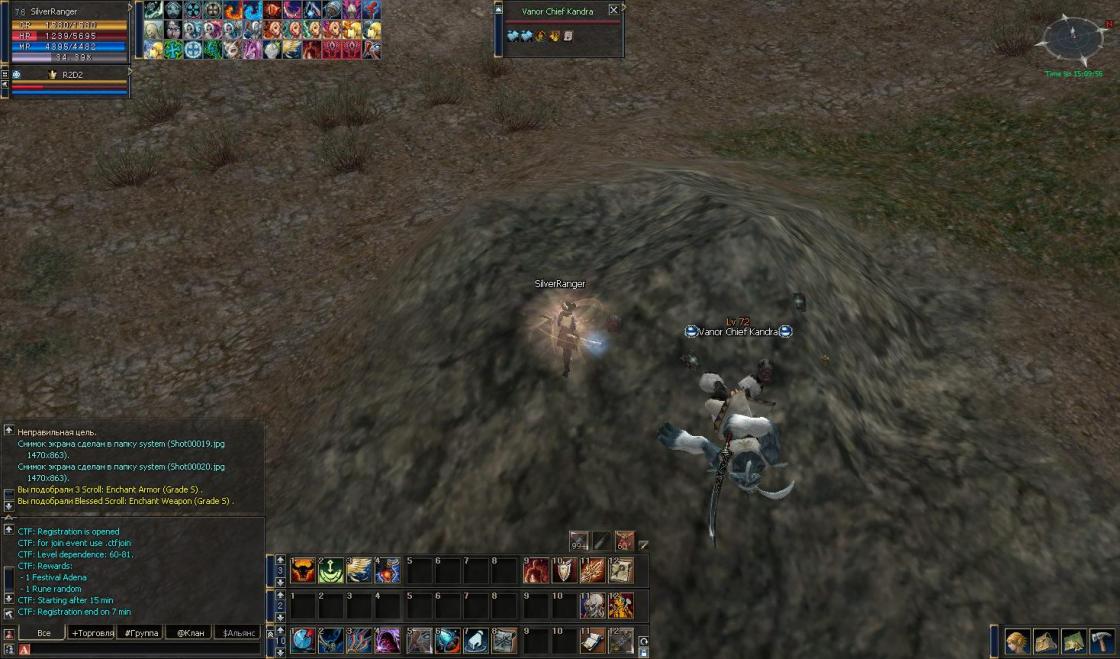
Task: Use the white boot skill in slot 7
Action: click(x=477, y=641)
